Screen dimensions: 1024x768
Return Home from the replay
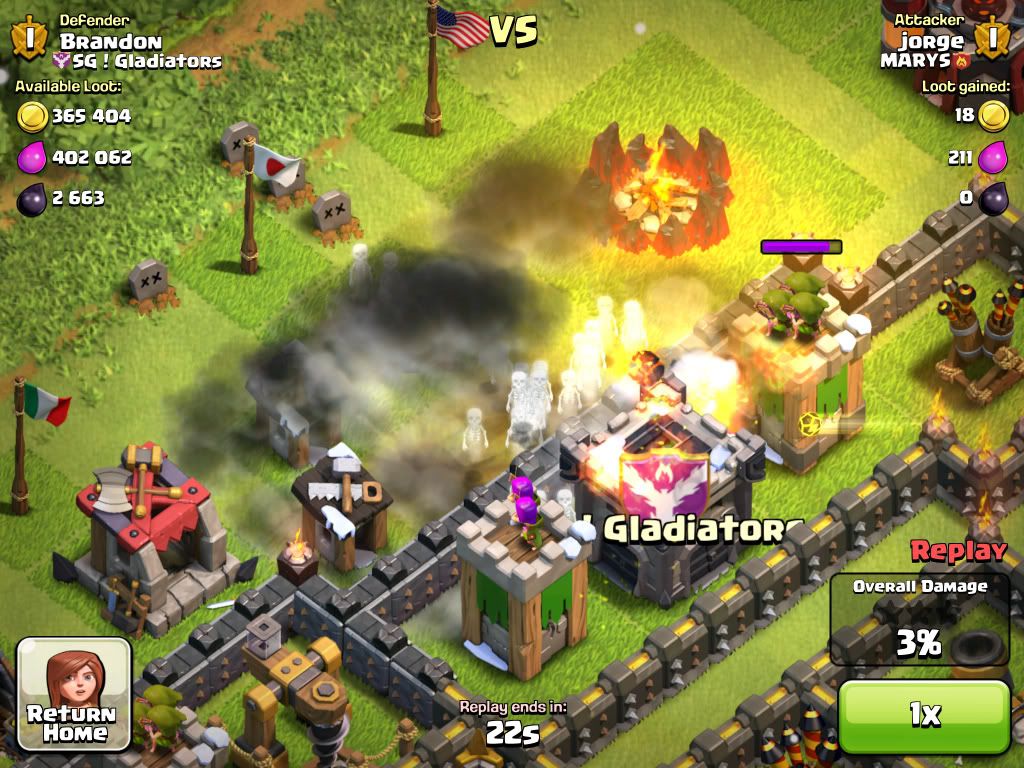click(x=75, y=694)
